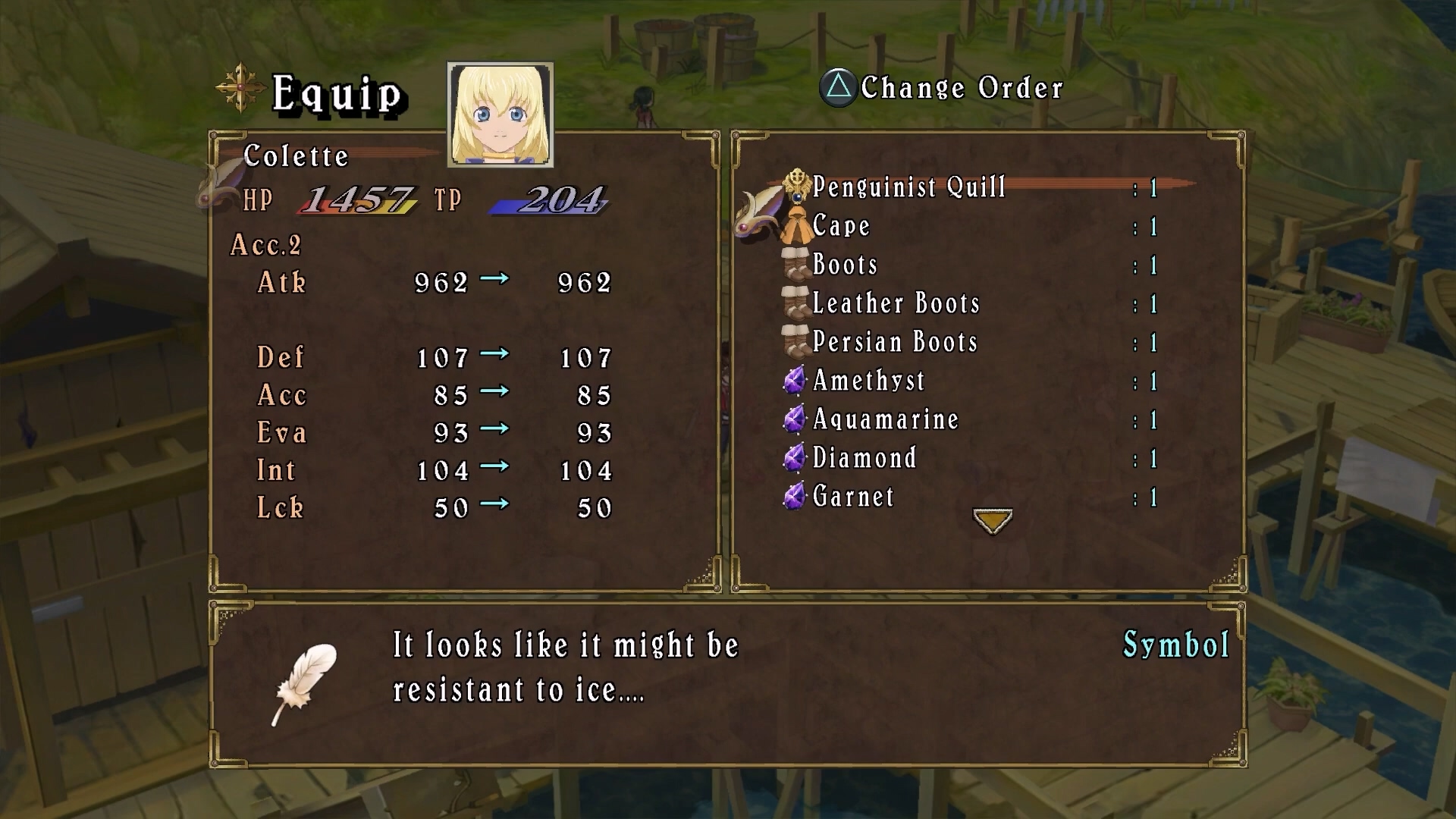Choose the plain Boots entry
The image size is (1456, 819).
(844, 265)
